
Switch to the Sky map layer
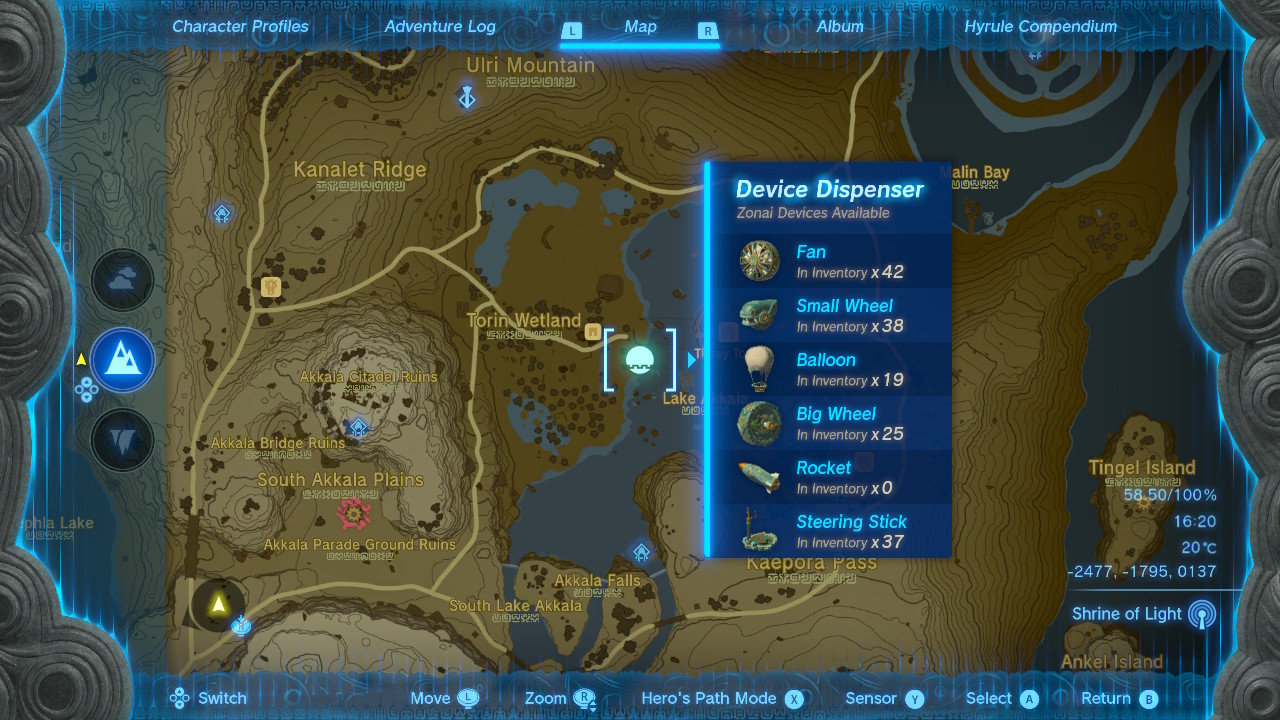coord(123,281)
